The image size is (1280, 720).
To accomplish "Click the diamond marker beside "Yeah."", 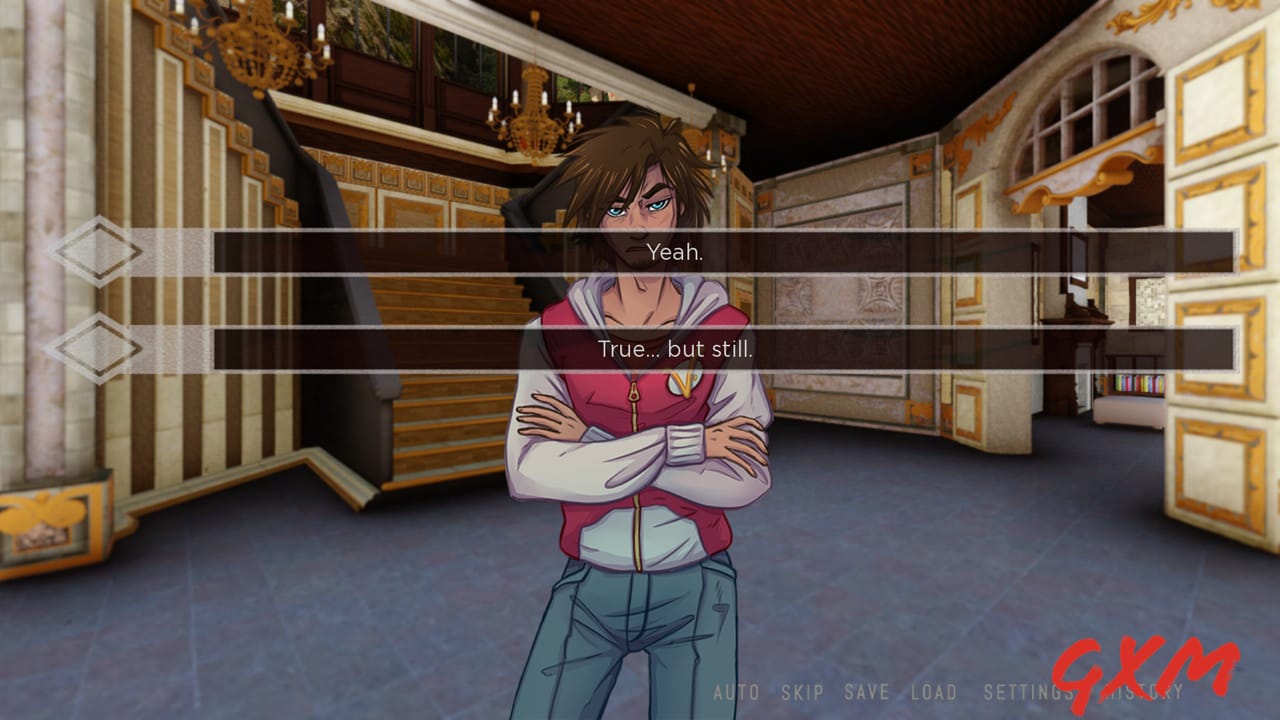I will [x=97, y=254].
